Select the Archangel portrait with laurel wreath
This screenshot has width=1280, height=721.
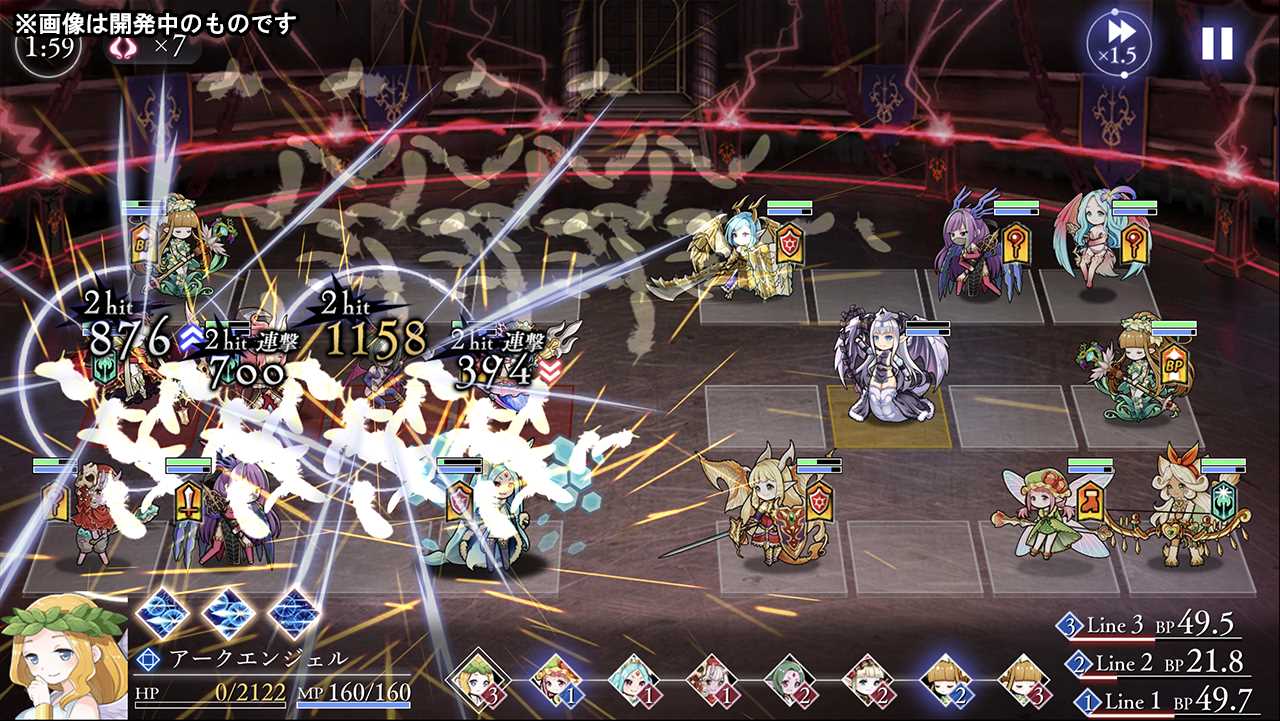pos(65,655)
